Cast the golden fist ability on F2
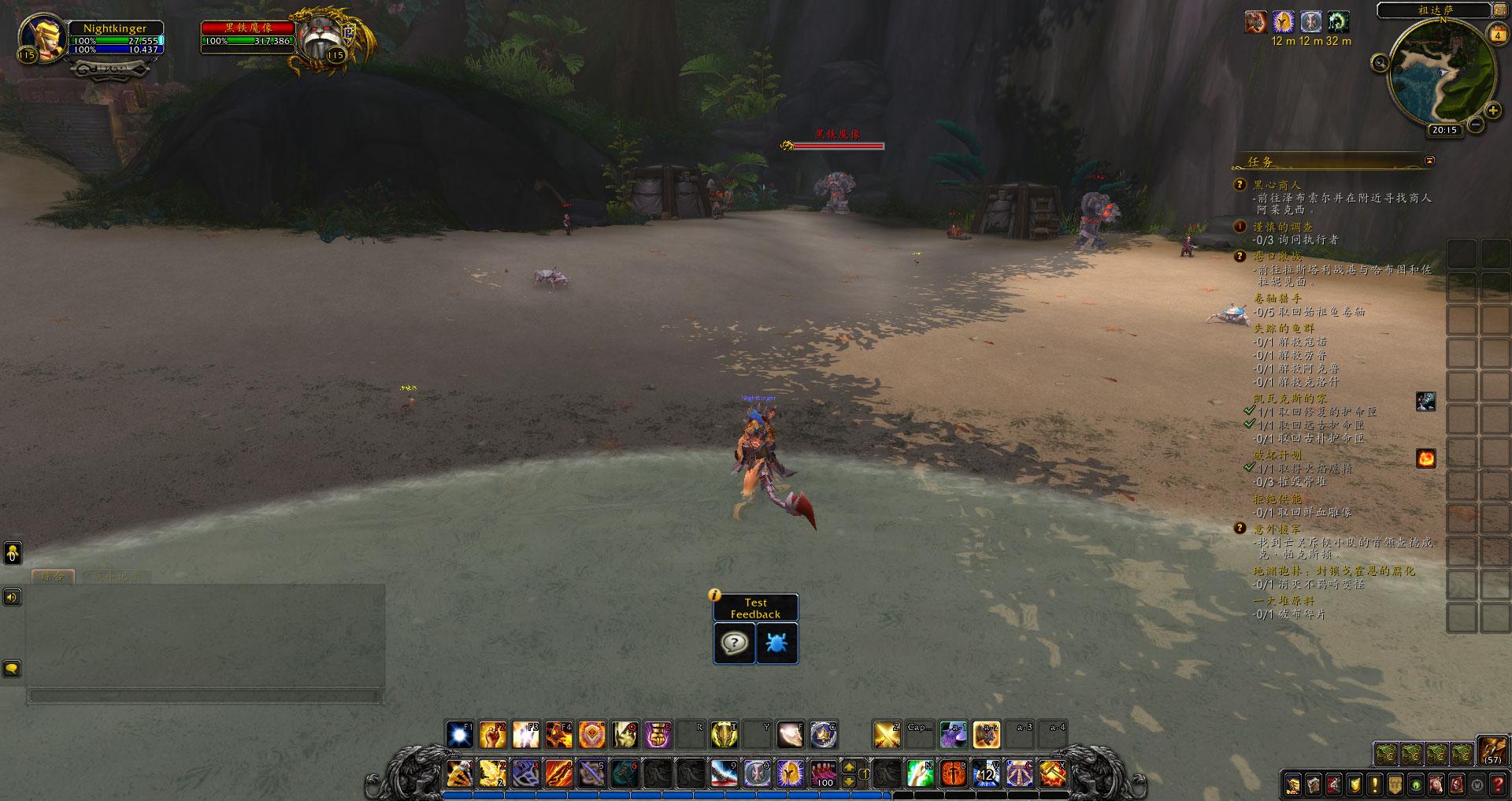The height and width of the screenshot is (801, 1512). pyautogui.click(x=493, y=735)
